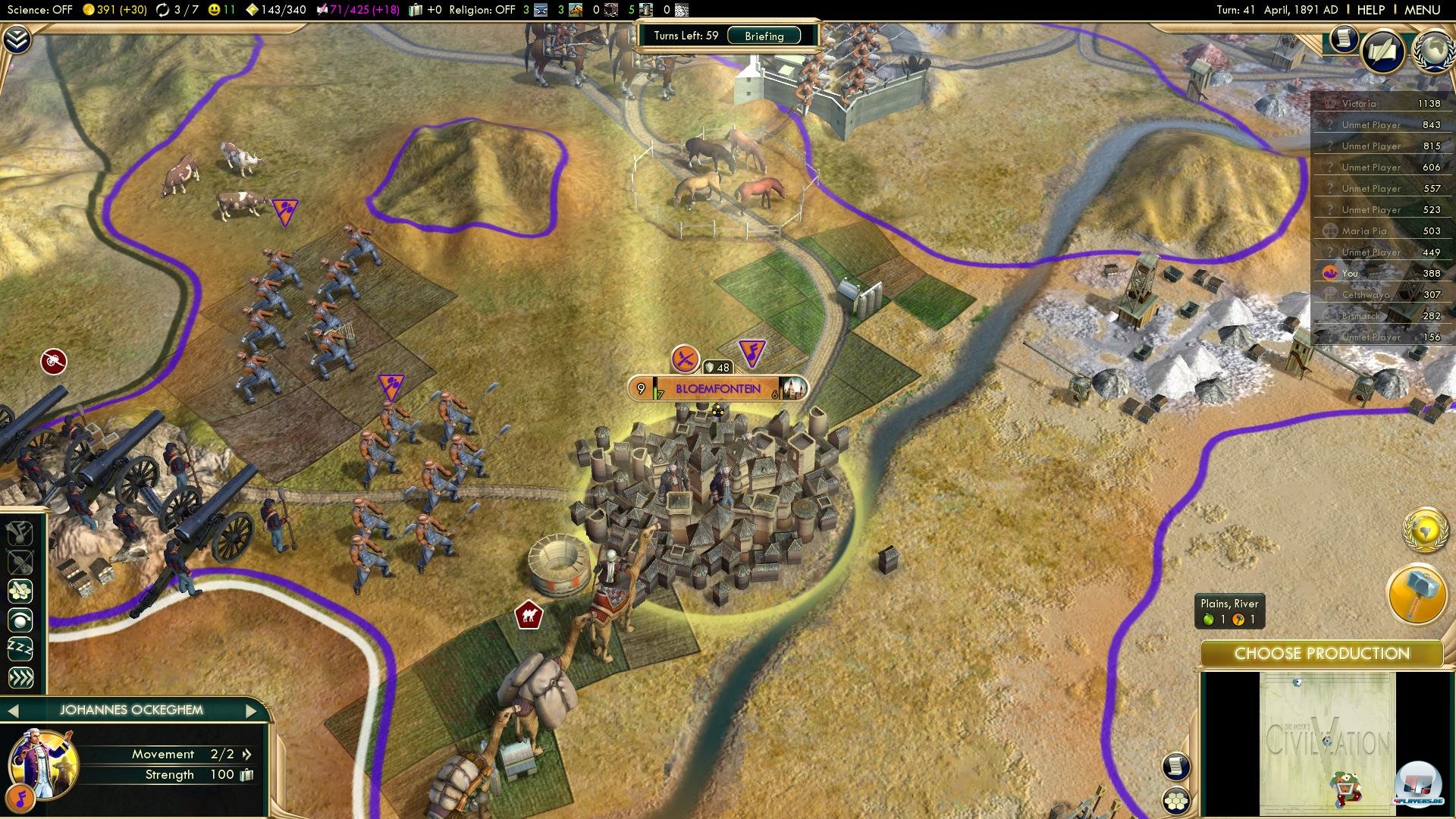This screenshot has height=819, width=1456.
Task: Expand movement details beside Movement 2/2
Action: pos(246,755)
